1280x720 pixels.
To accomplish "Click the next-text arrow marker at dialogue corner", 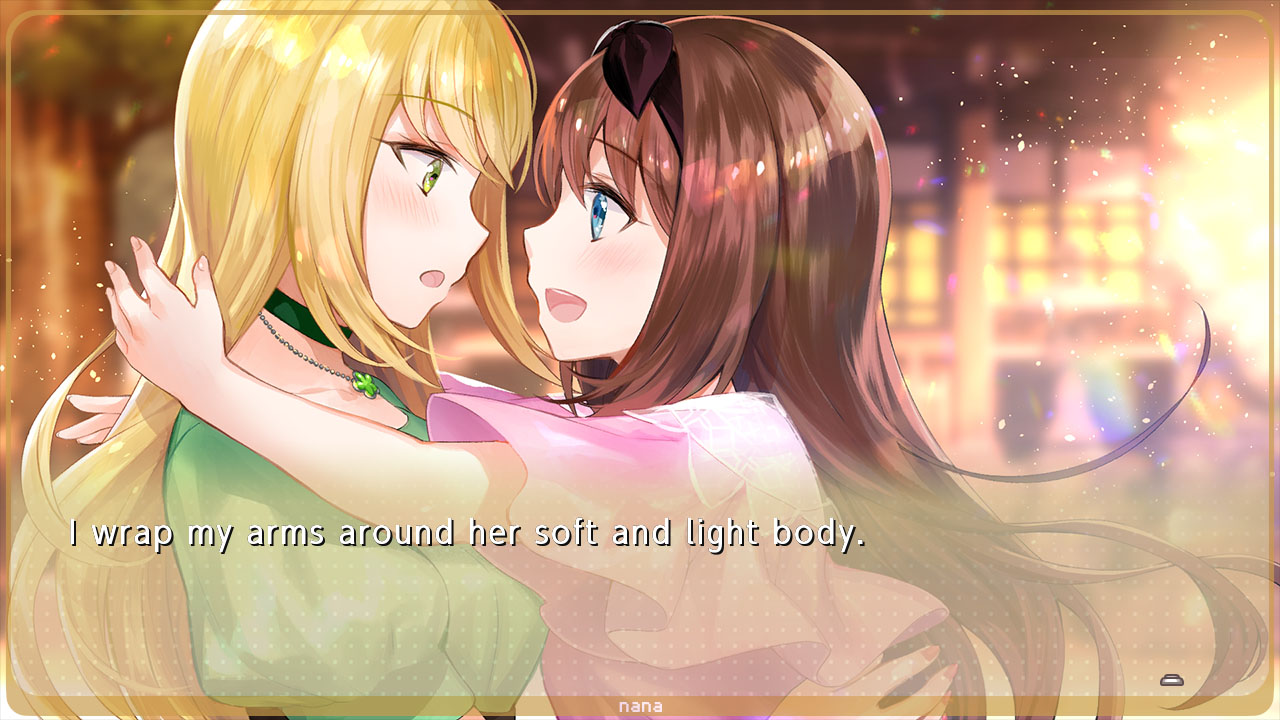I will tap(1170, 679).
